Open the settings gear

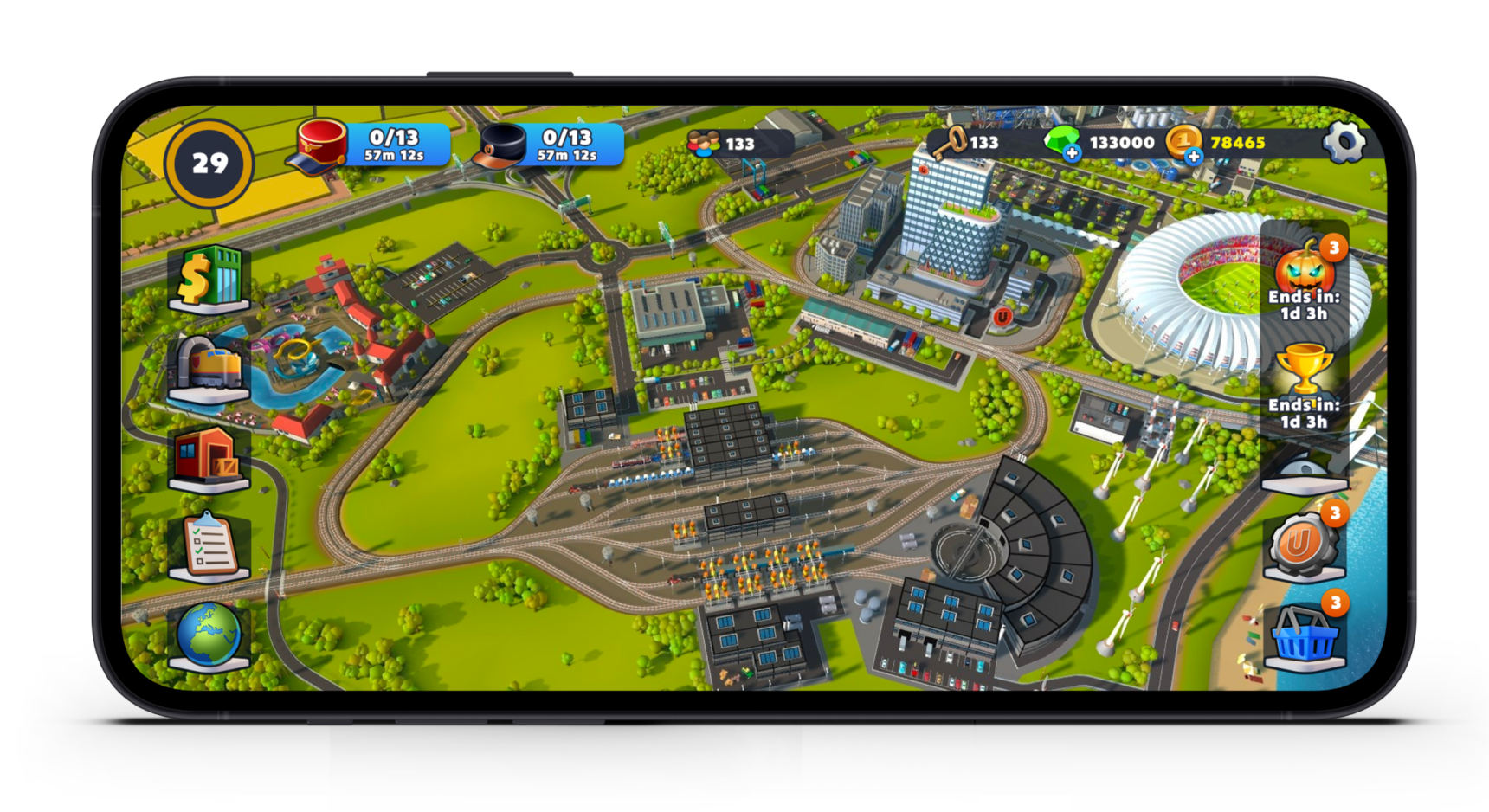coord(1344,140)
